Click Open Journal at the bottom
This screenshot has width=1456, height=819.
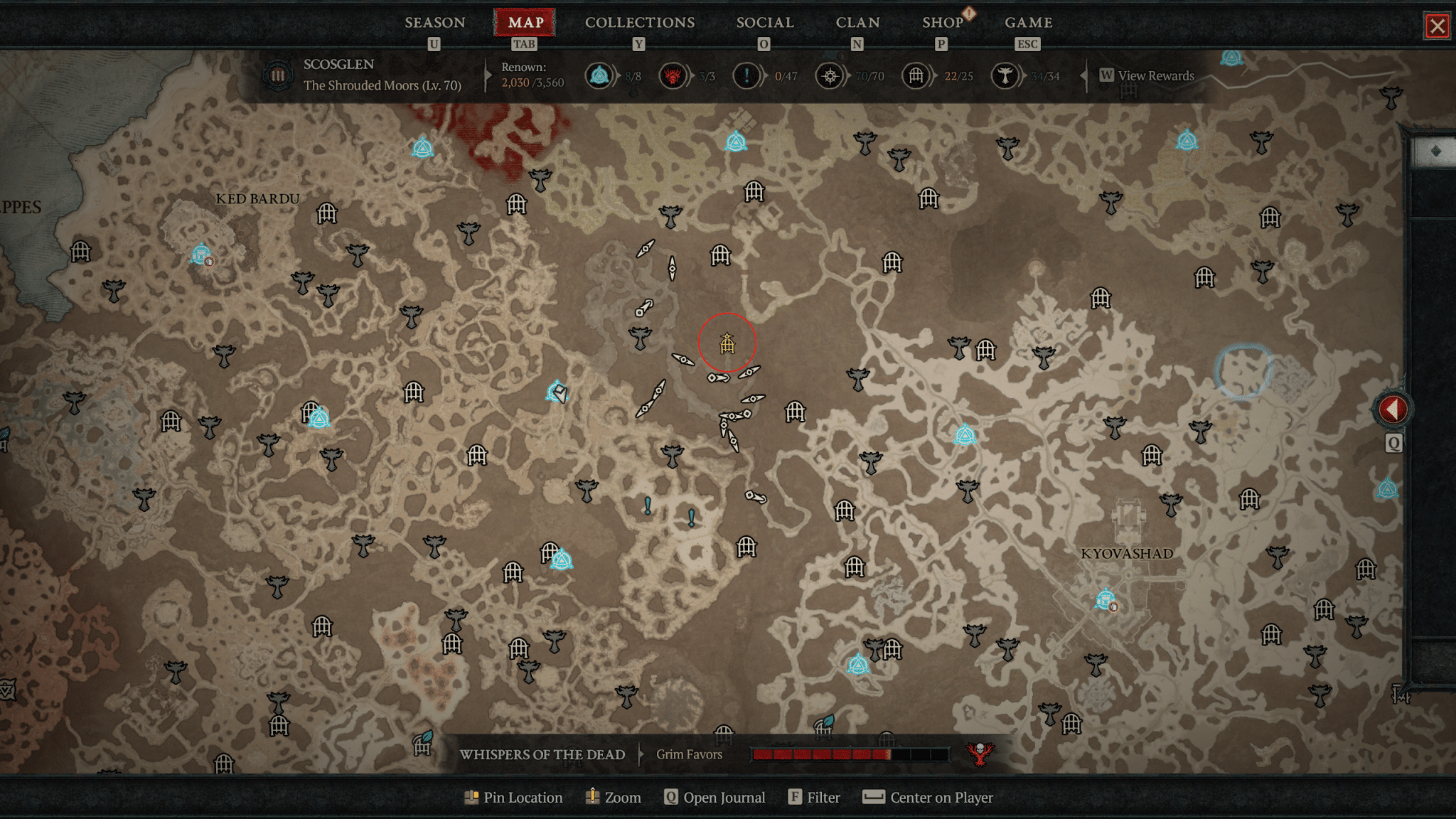tap(715, 798)
